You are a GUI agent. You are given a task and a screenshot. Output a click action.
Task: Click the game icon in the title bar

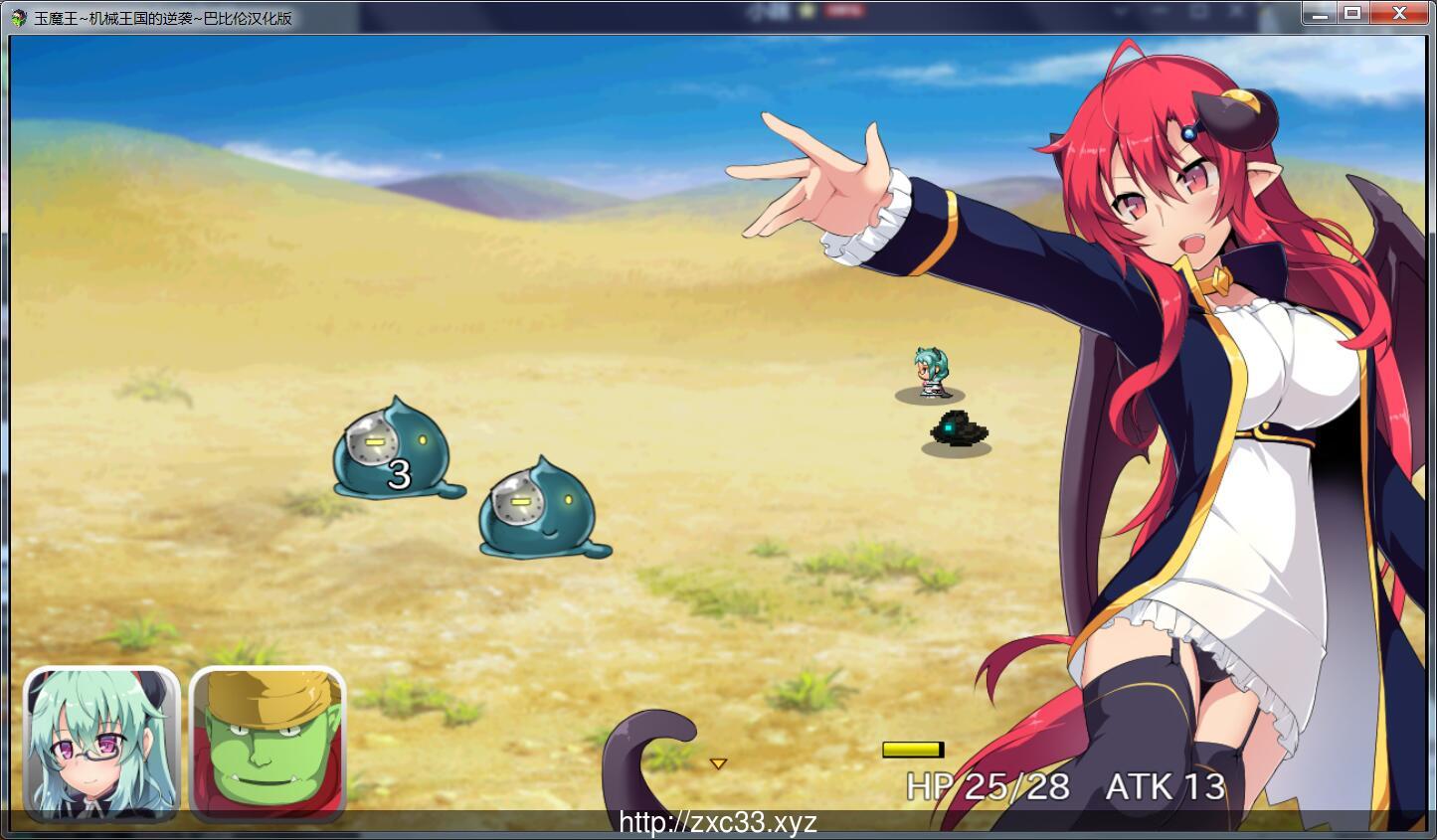coord(18,13)
